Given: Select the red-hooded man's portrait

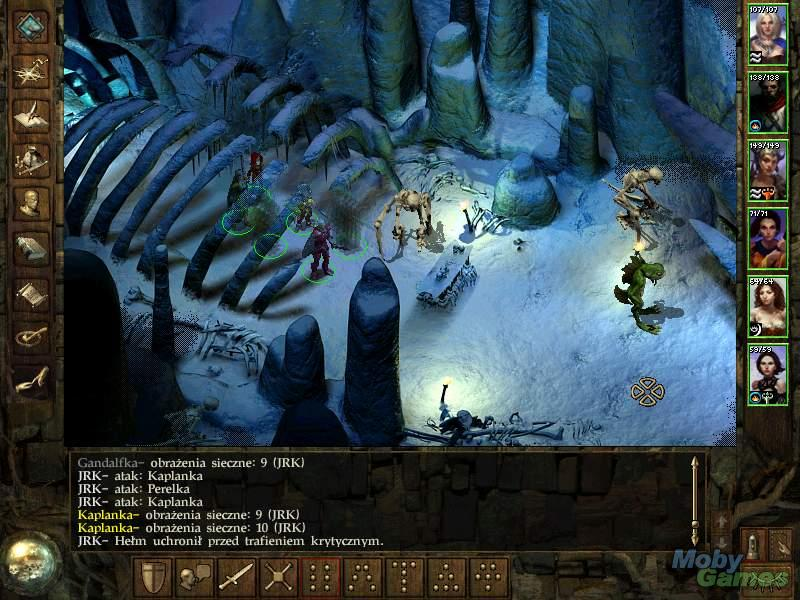Looking at the screenshot, I should click(x=768, y=100).
